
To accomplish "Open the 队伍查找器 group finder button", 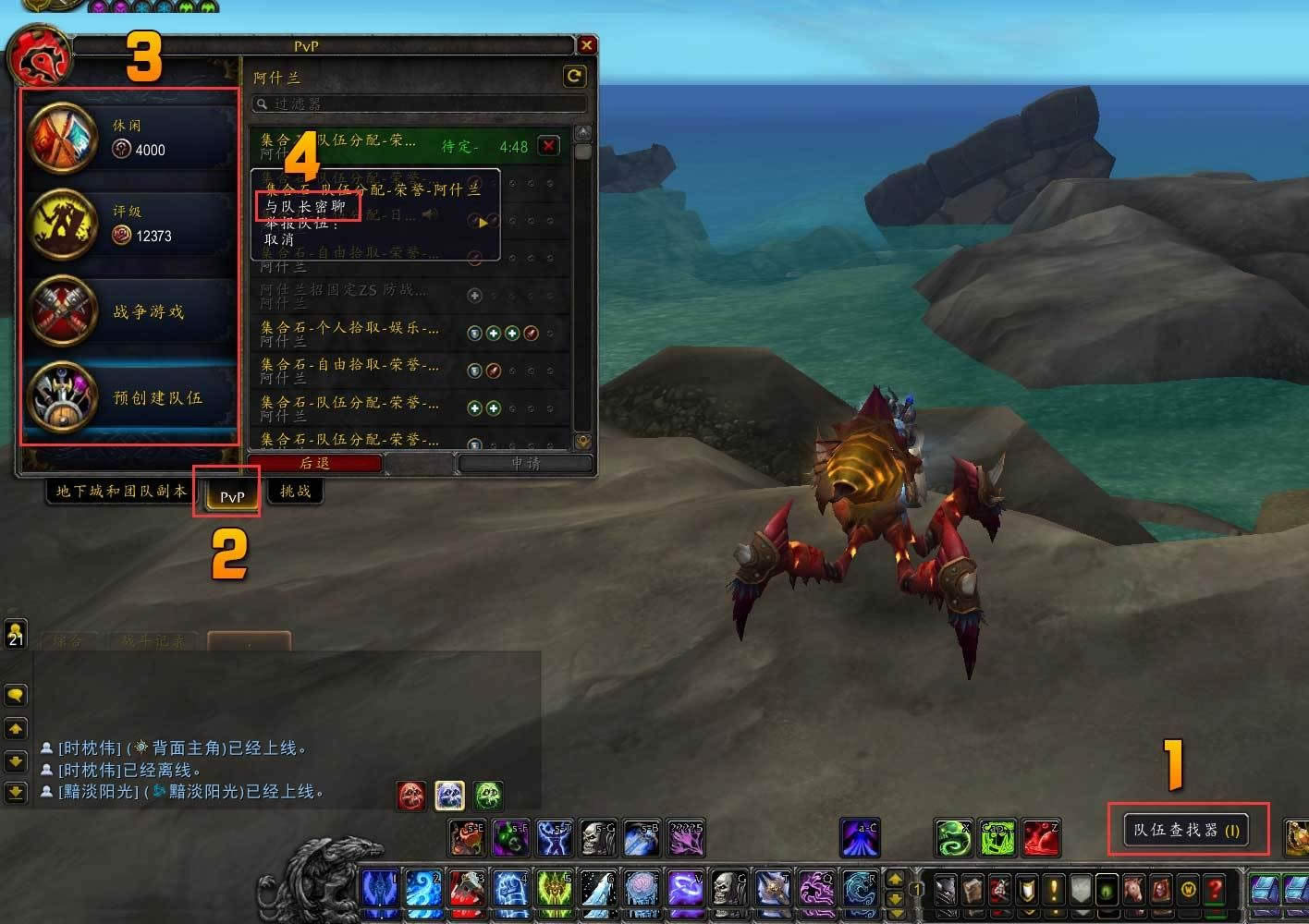I will coord(1186,830).
